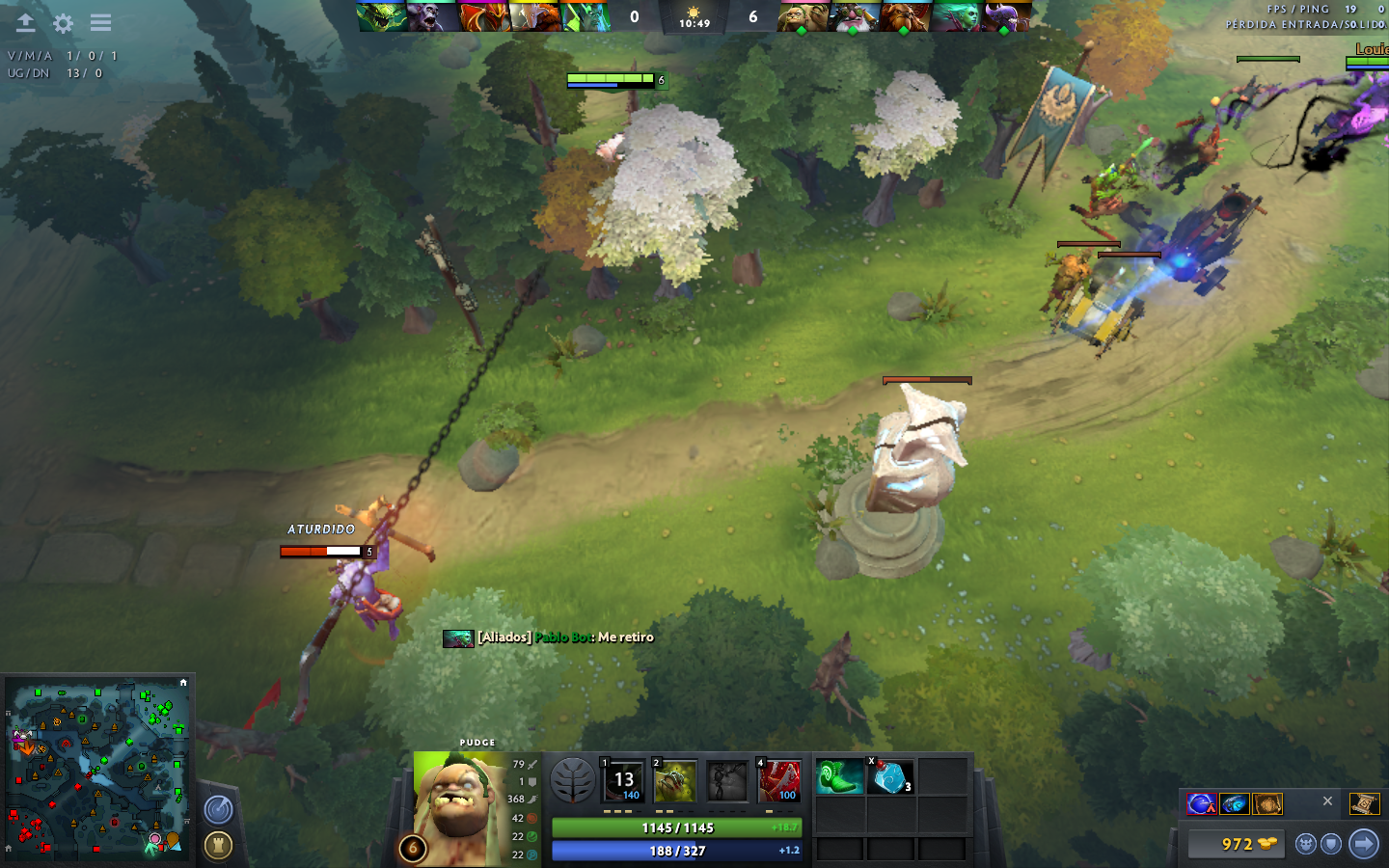1389x868 pixels.
Task: Activate the Scan radar button
Action: click(219, 809)
